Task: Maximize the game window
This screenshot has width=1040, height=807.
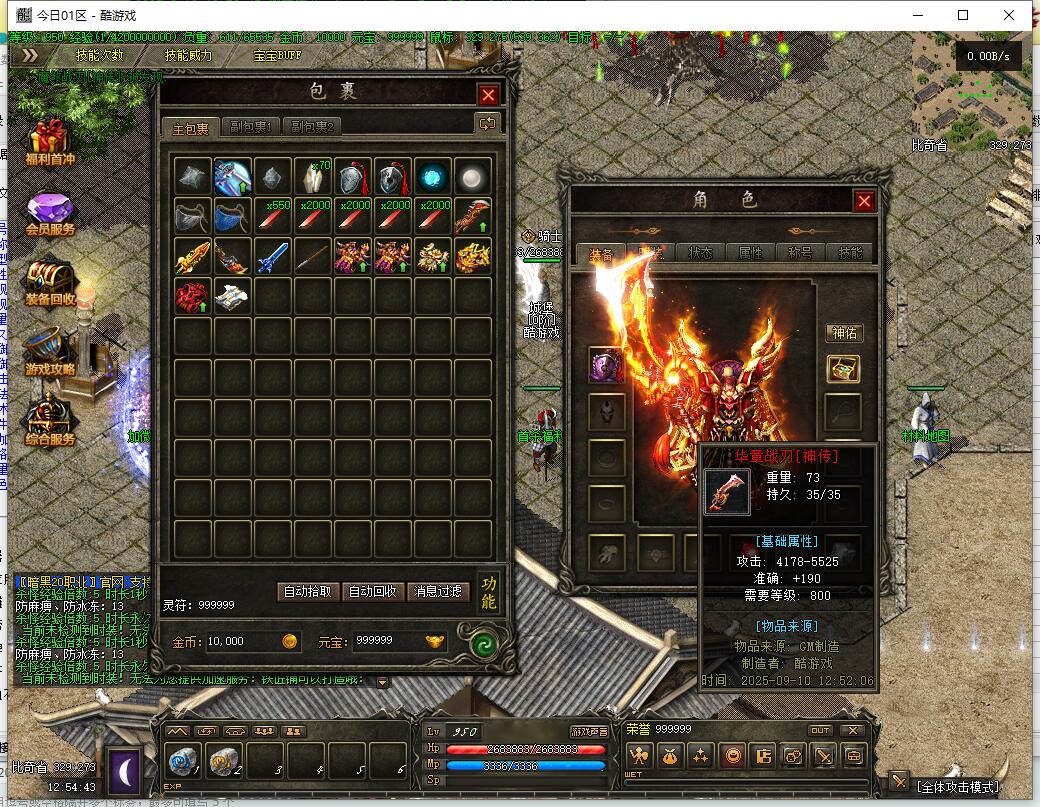Action: click(x=963, y=15)
